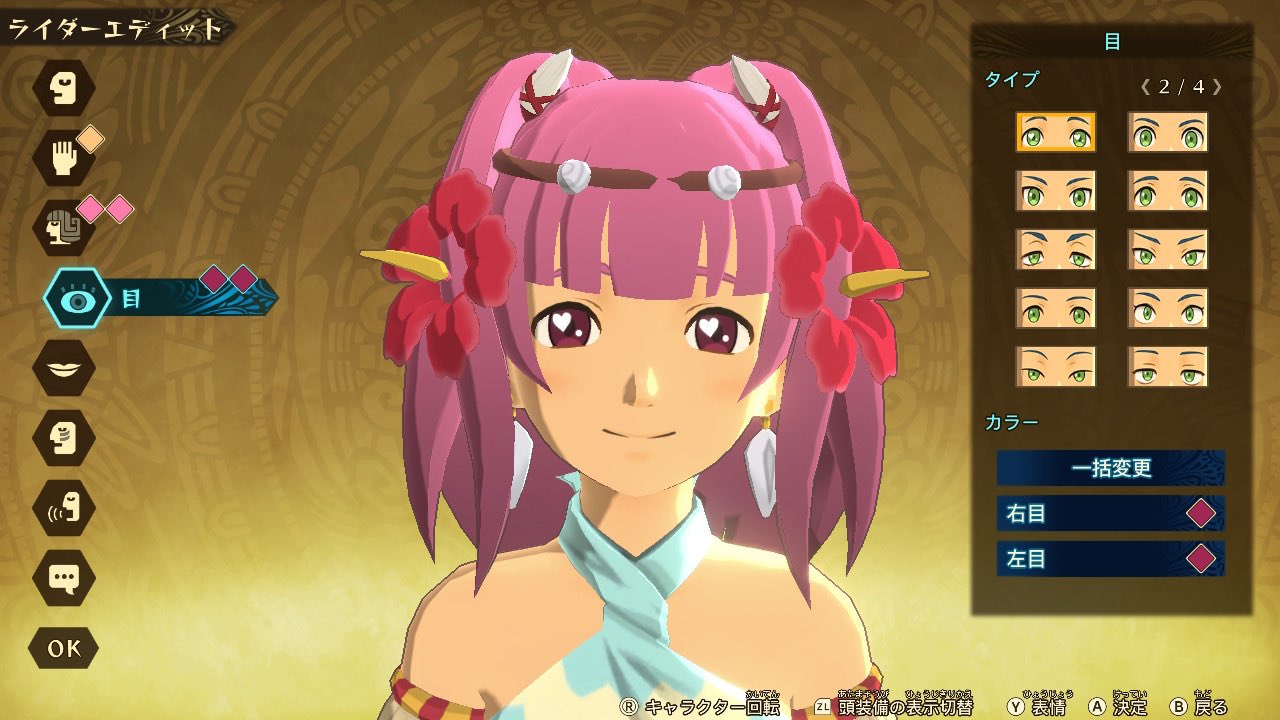This screenshot has width=1280, height=720.
Task: Open the hairstyle editing icon
Action: coord(64,227)
